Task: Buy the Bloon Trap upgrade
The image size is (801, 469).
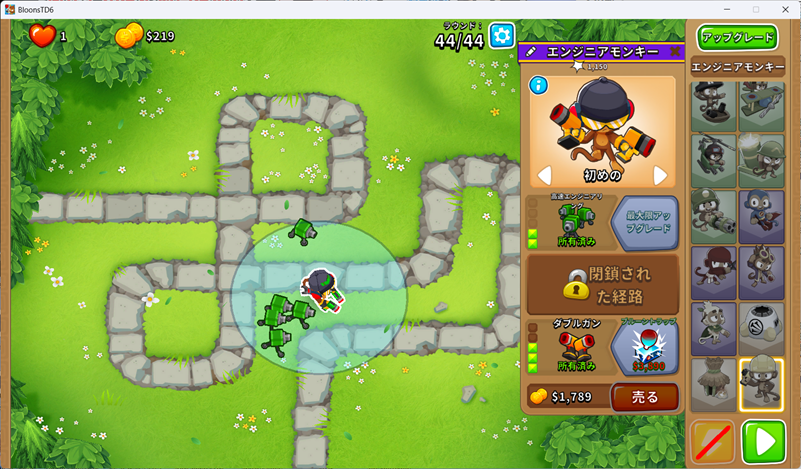Action: (643, 345)
